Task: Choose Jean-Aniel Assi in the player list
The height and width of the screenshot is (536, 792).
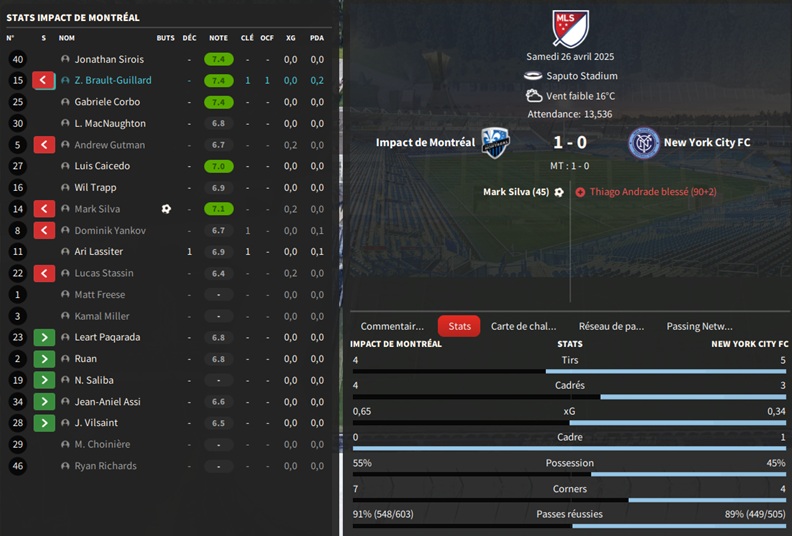Action: (x=107, y=402)
